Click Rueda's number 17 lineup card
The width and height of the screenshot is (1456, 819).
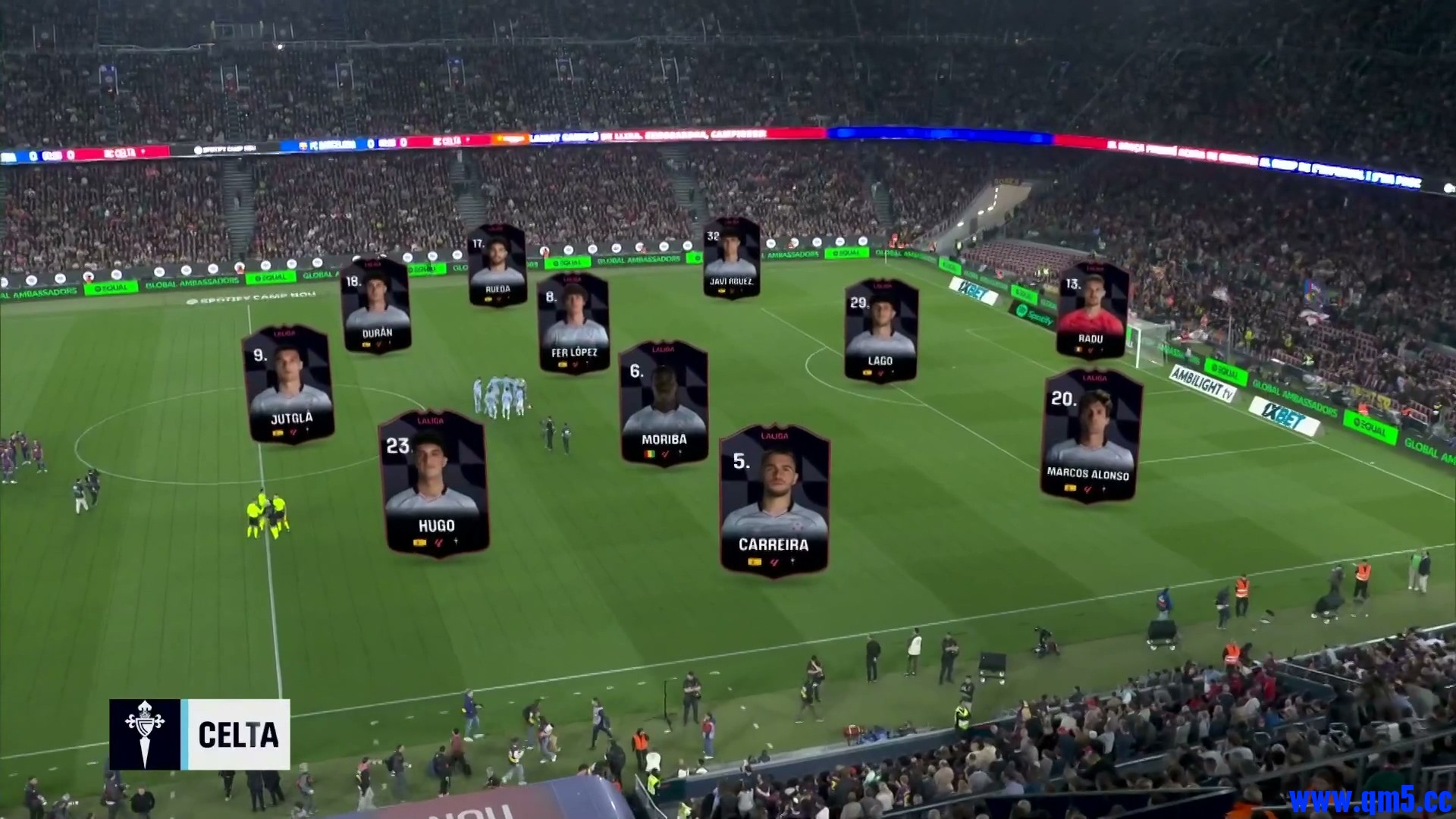497,265
